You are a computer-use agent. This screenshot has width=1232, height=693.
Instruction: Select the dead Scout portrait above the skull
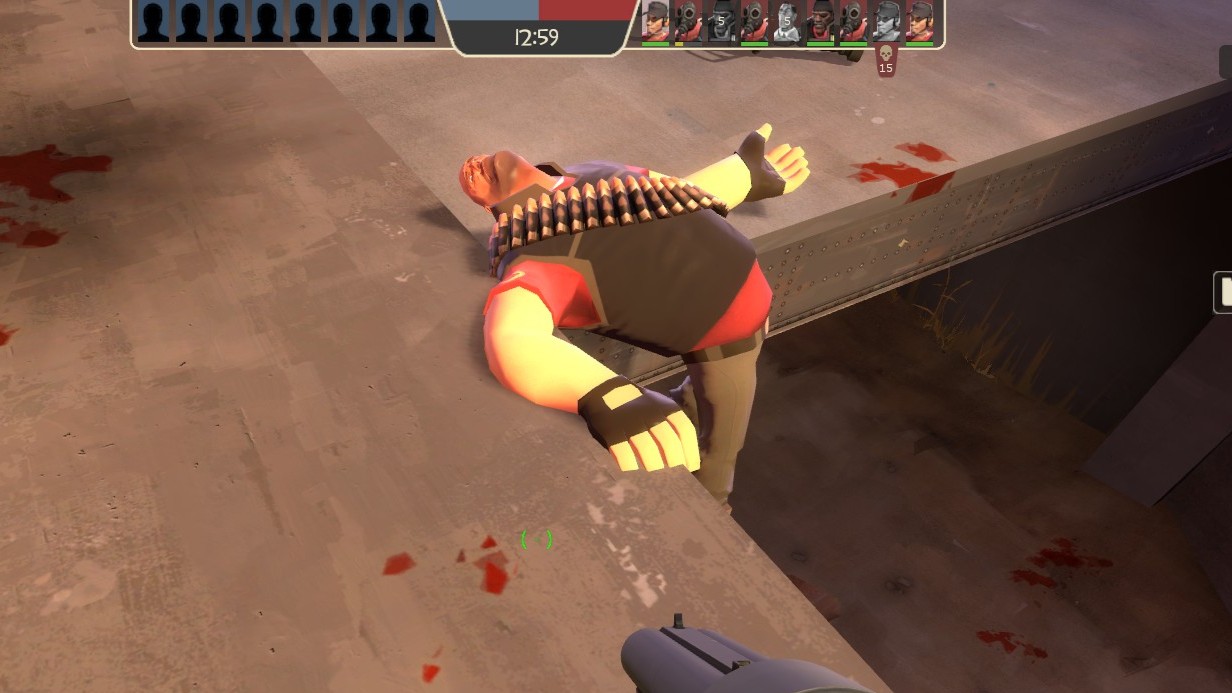886,21
